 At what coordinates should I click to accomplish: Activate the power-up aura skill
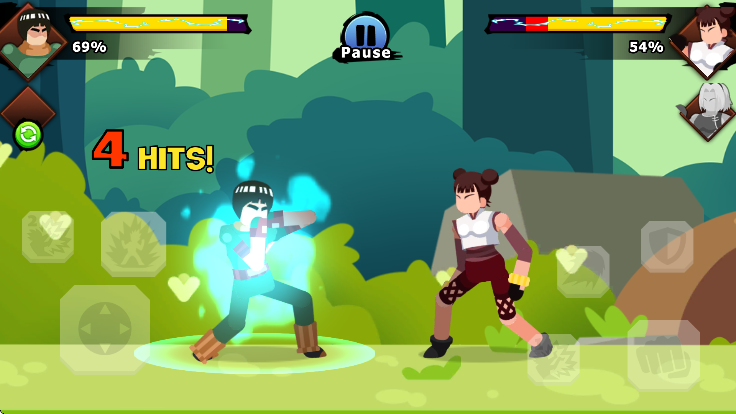(x=133, y=244)
